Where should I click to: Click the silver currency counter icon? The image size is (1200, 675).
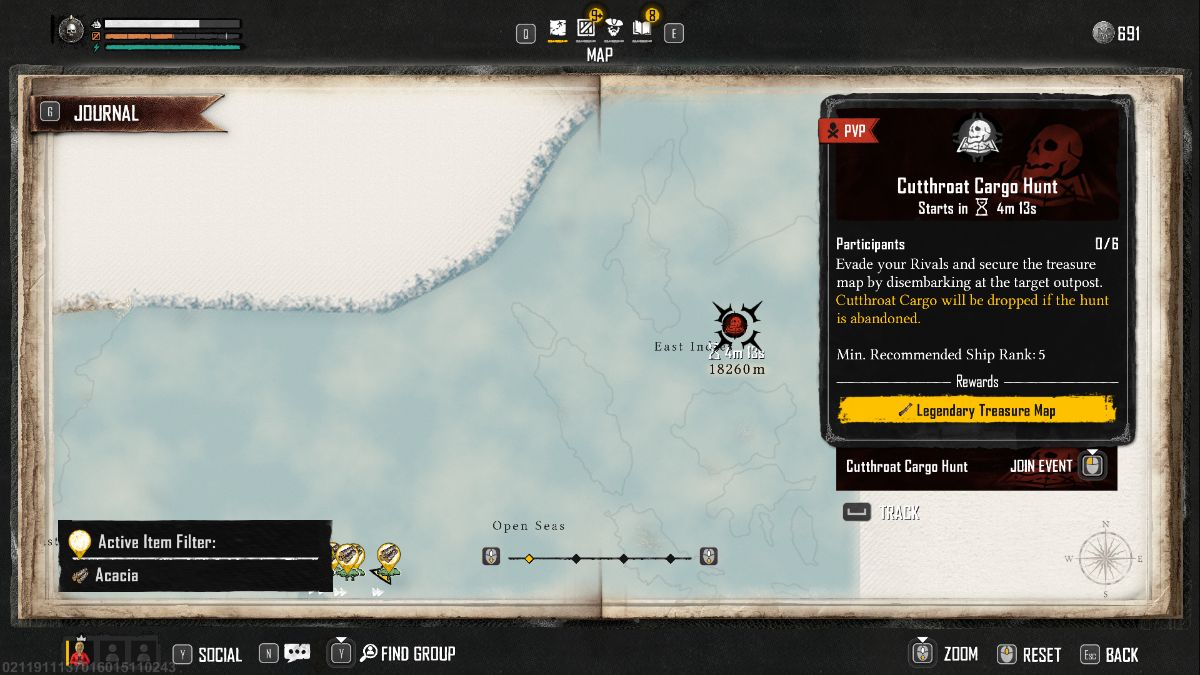1103,33
